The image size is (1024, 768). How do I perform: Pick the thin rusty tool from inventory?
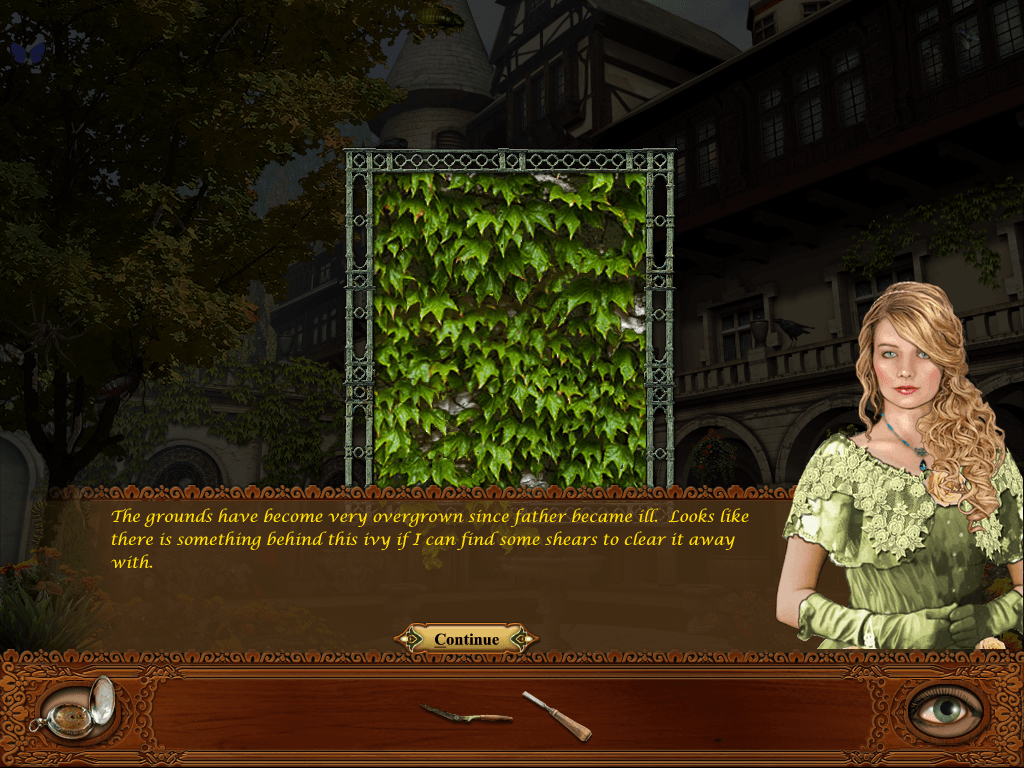pyautogui.click(x=466, y=714)
